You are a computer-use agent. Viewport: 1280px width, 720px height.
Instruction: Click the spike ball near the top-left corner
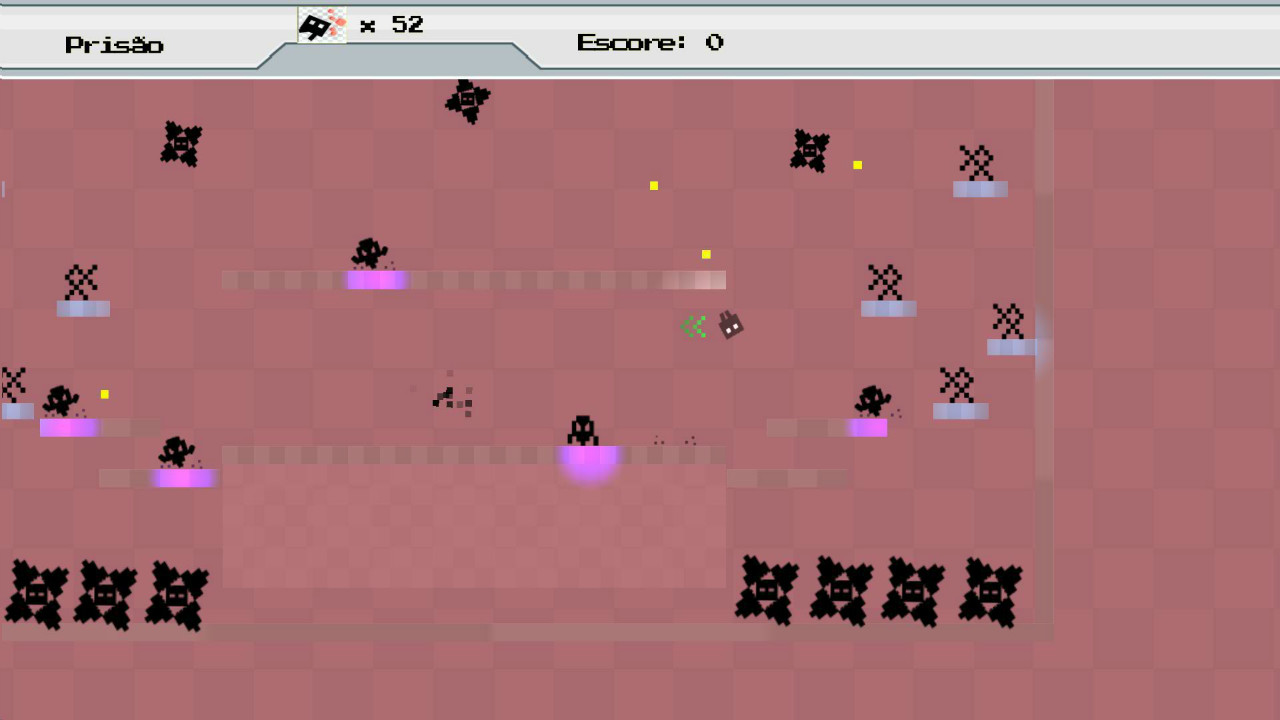(182, 143)
